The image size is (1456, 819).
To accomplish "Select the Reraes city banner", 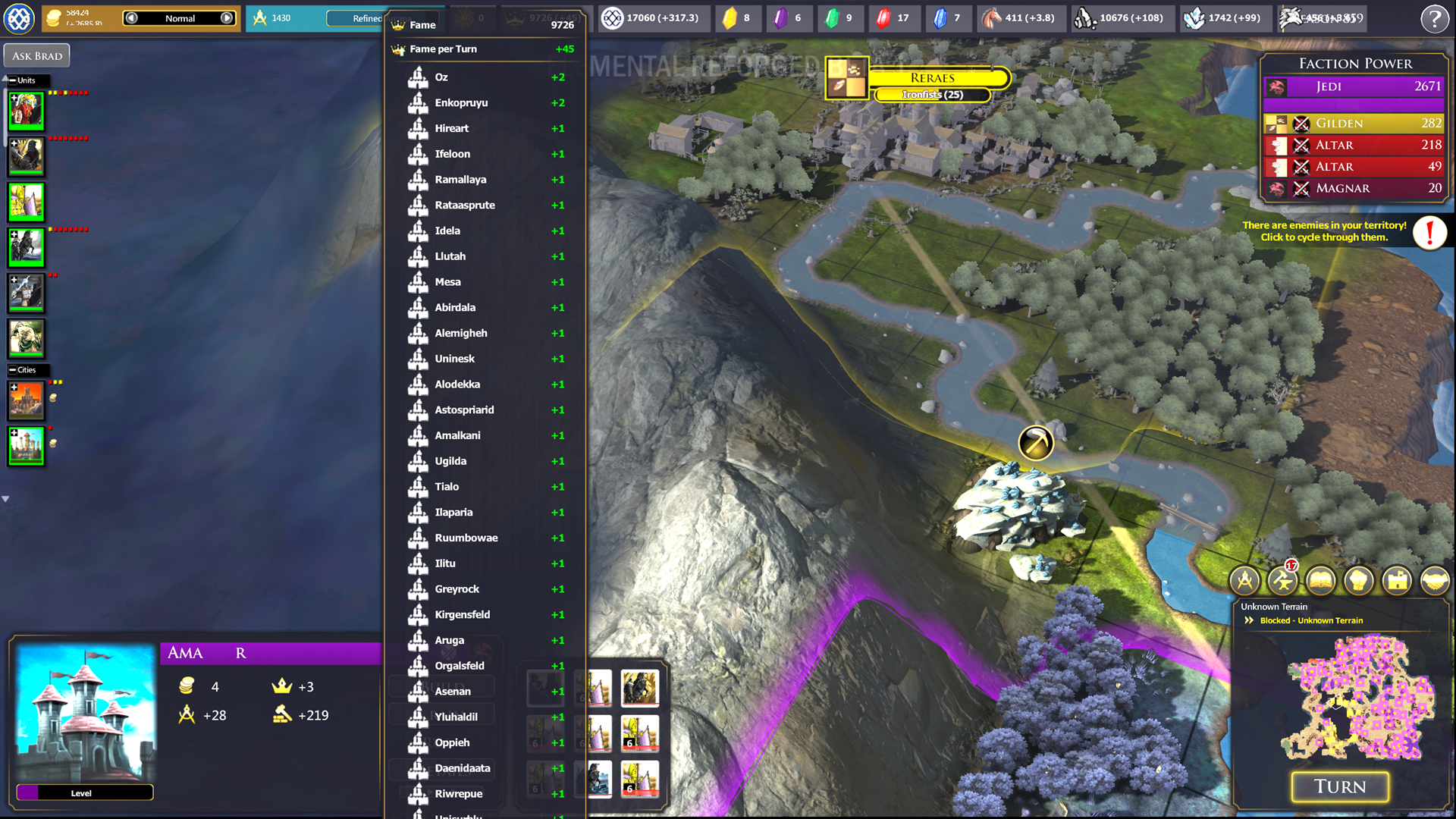I will 933,78.
